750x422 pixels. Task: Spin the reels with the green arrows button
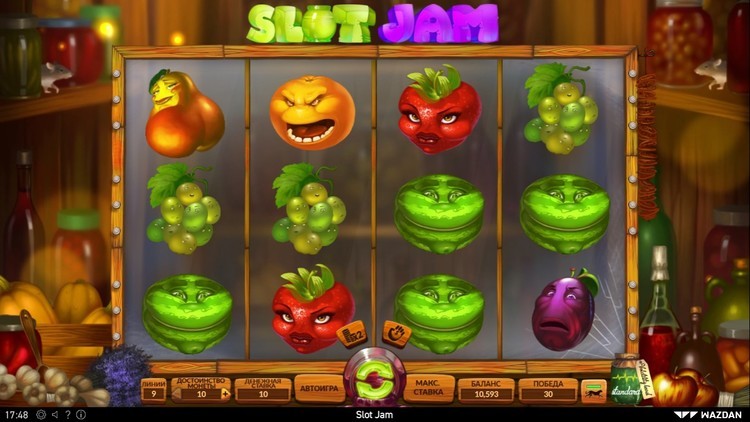pos(374,380)
